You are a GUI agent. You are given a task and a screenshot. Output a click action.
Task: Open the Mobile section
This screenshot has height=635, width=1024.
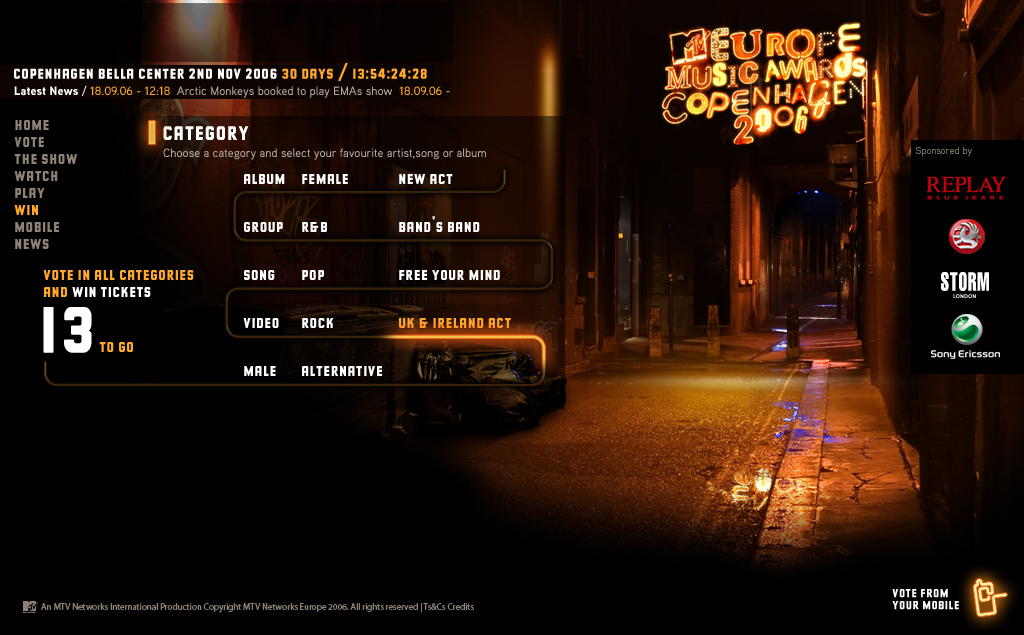(x=37, y=228)
